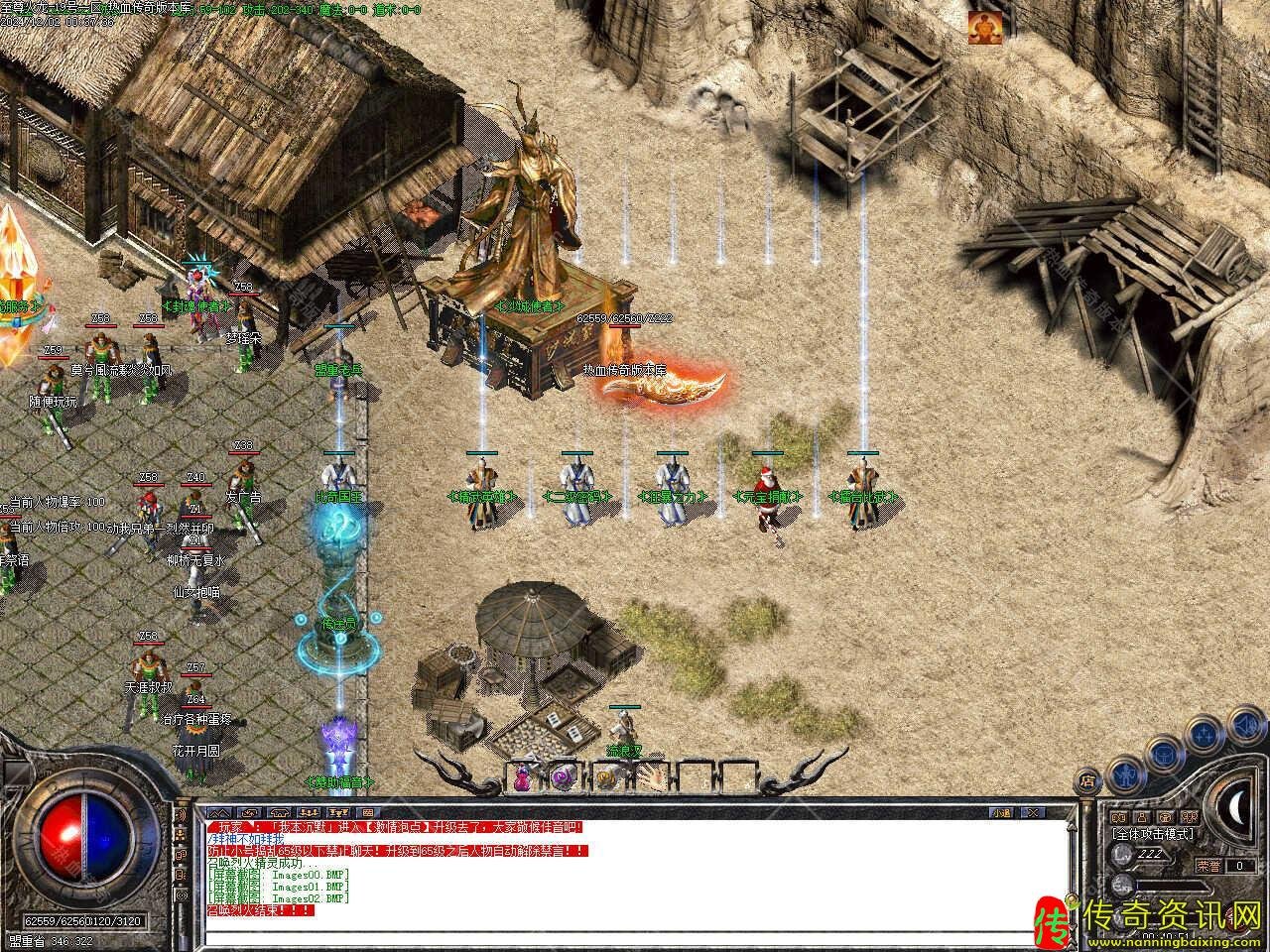Open the skills round blue button

[1204, 735]
